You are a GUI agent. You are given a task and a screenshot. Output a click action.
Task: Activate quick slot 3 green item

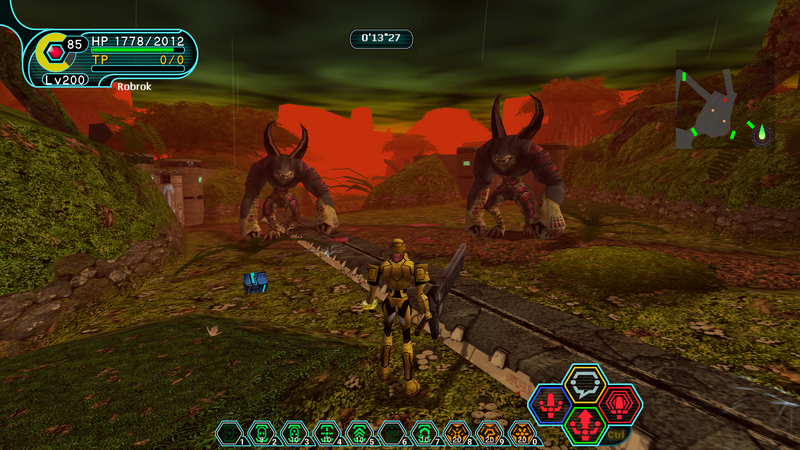(294, 433)
